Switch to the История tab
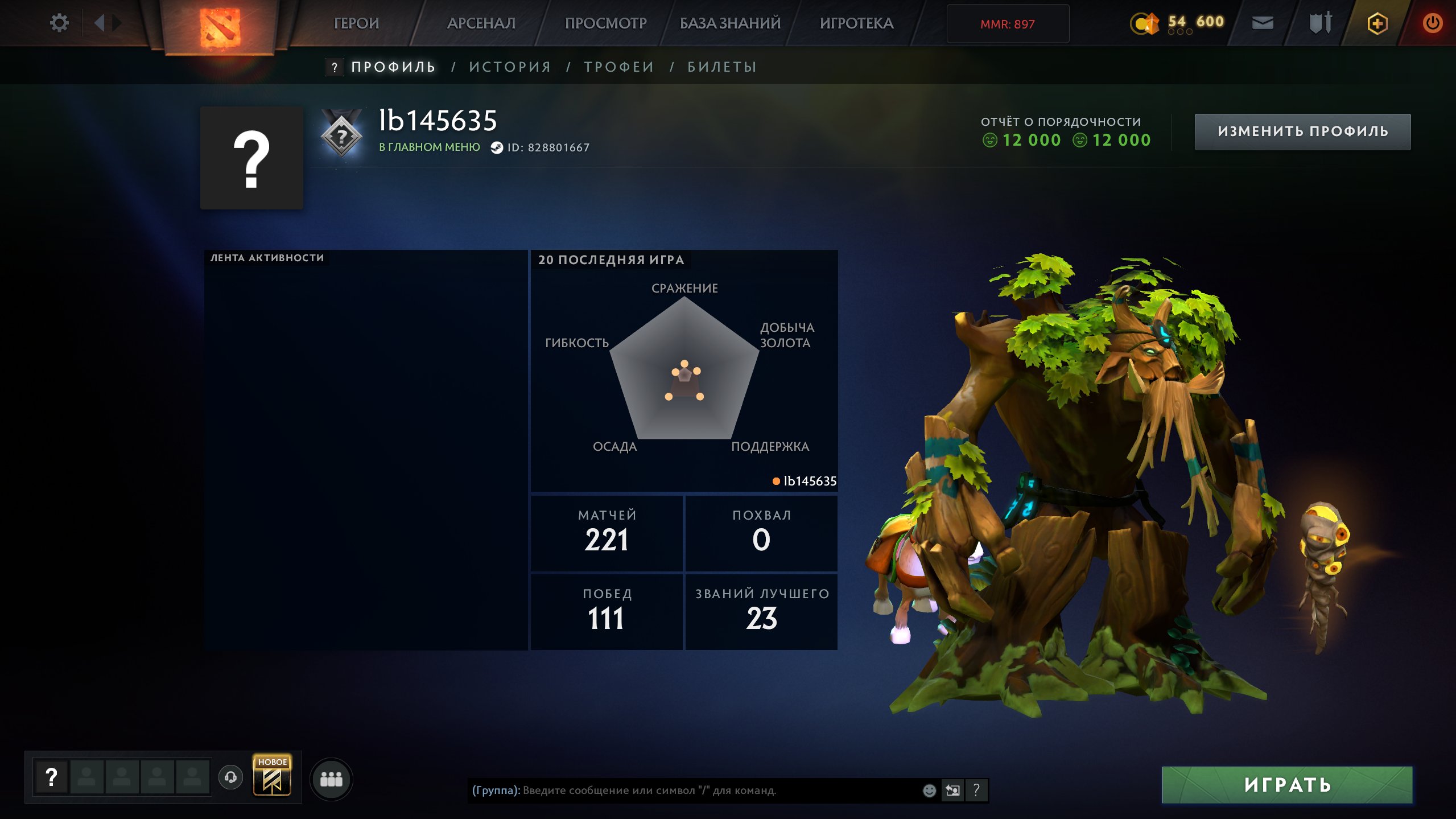The image size is (1456, 819). click(x=510, y=67)
